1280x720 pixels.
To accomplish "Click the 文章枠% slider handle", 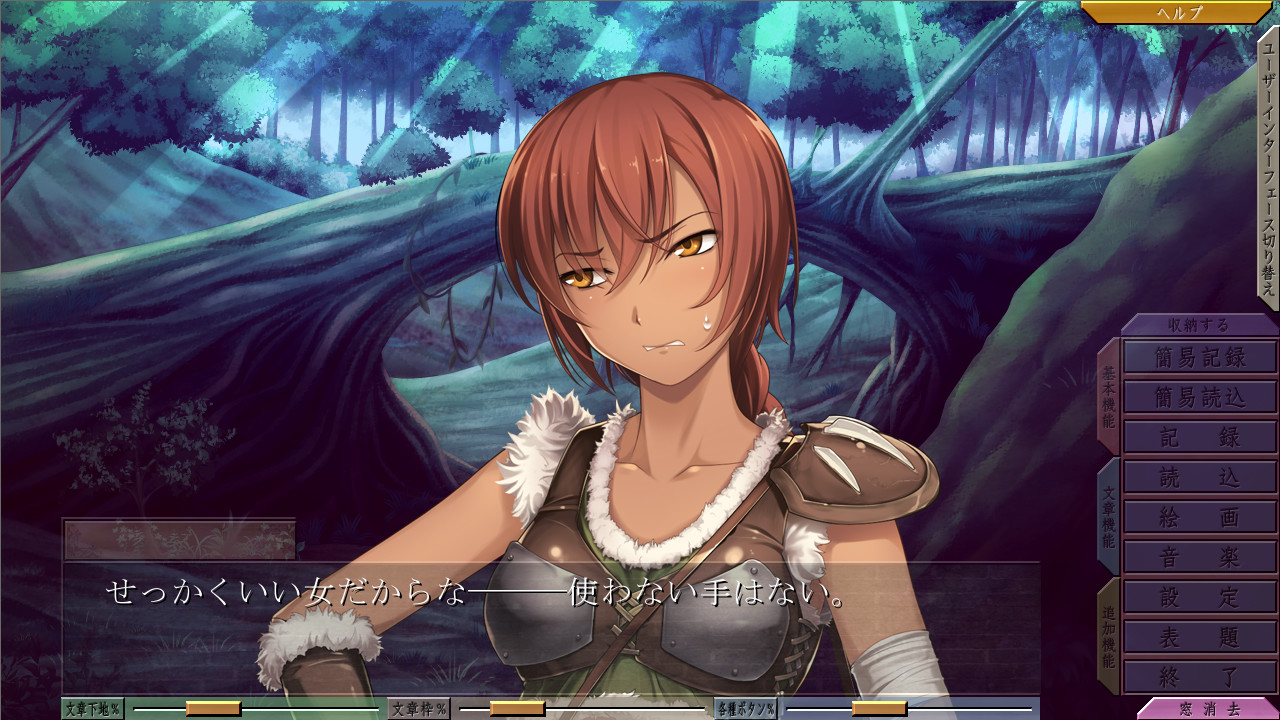I will coord(517,709).
